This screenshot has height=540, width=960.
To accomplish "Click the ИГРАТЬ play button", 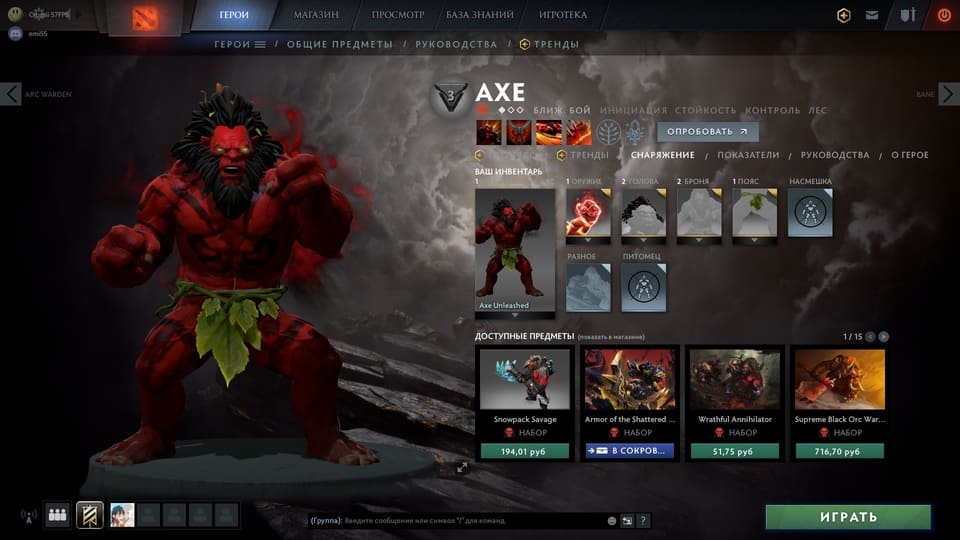I will point(848,517).
